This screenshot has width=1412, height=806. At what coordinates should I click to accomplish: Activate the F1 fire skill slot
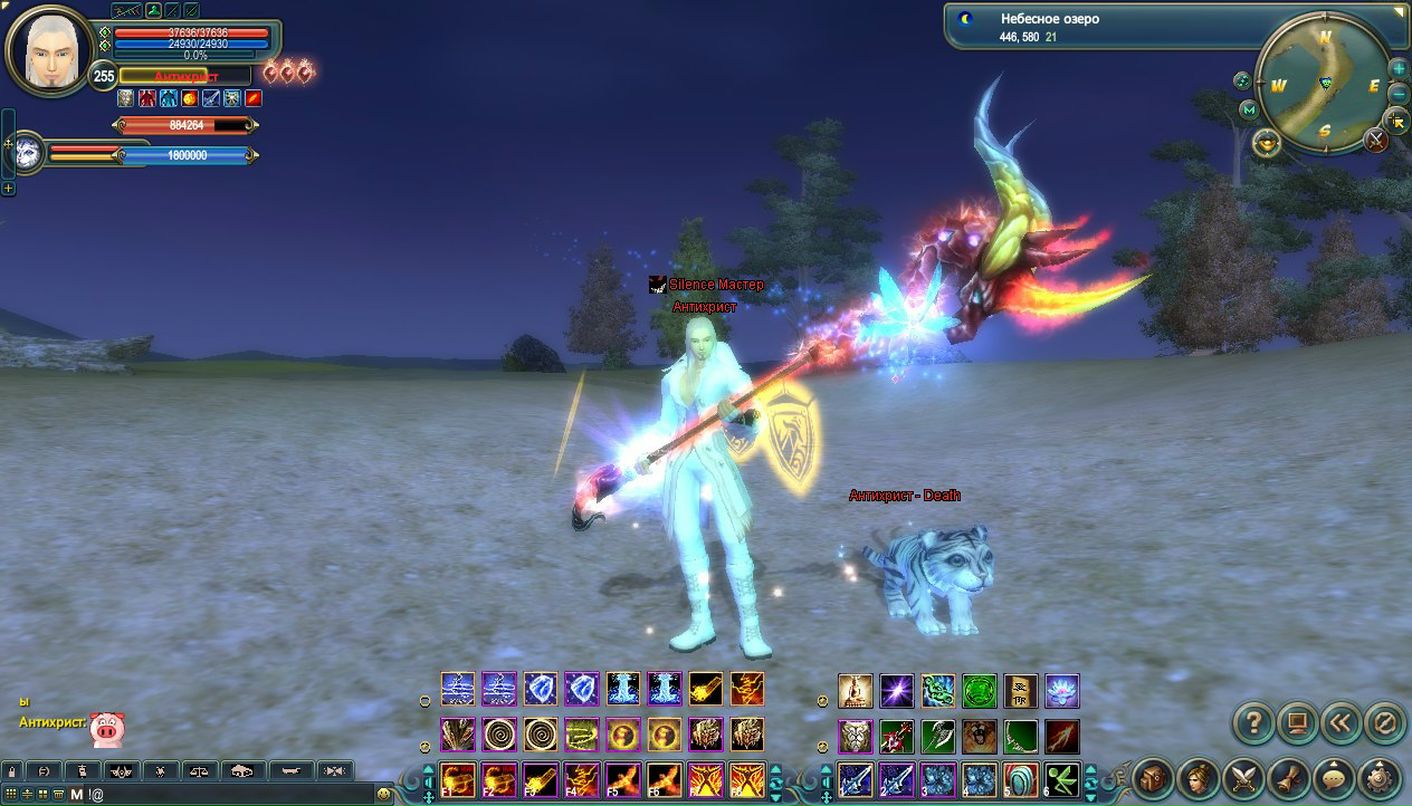click(458, 779)
